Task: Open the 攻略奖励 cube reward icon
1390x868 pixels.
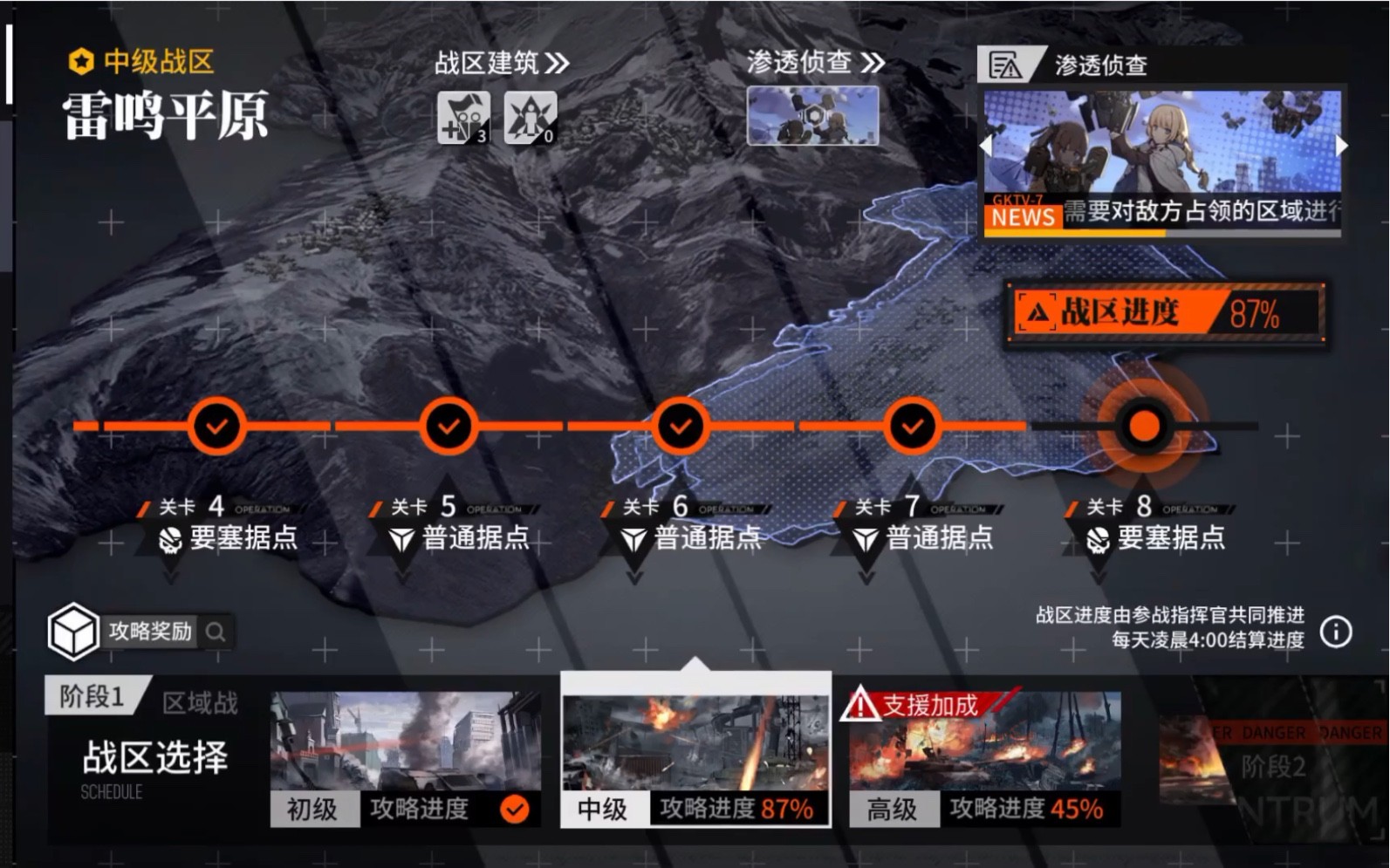Action: click(75, 632)
